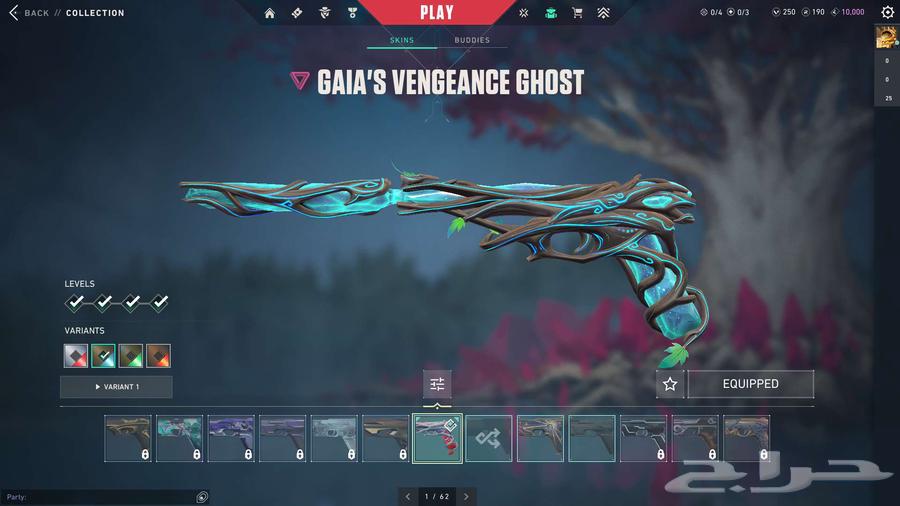900x506 pixels.
Task: Select the random shuffle skin tile
Action: tap(489, 438)
